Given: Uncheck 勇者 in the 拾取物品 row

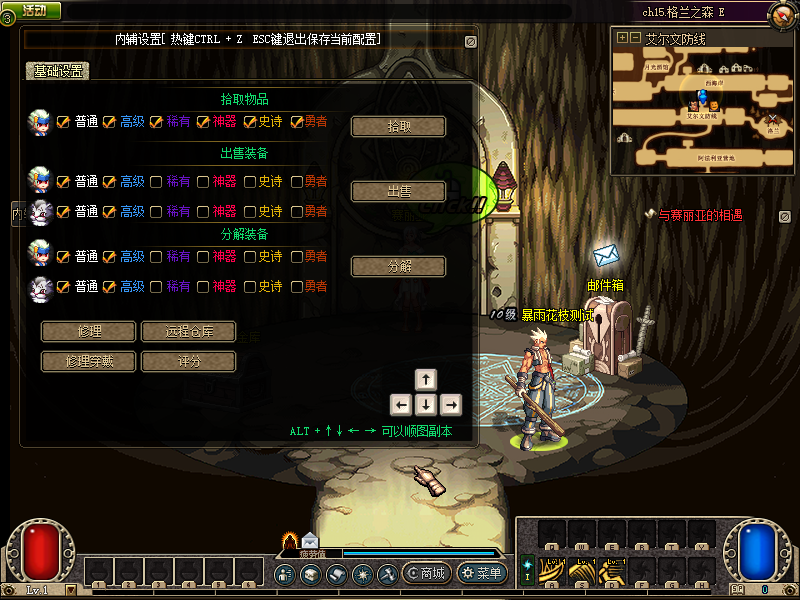Looking at the screenshot, I should [297, 122].
